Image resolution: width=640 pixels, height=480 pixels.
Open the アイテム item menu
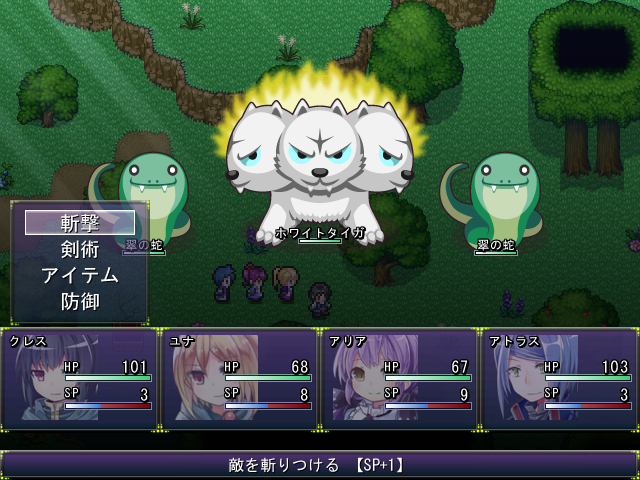[x=80, y=275]
